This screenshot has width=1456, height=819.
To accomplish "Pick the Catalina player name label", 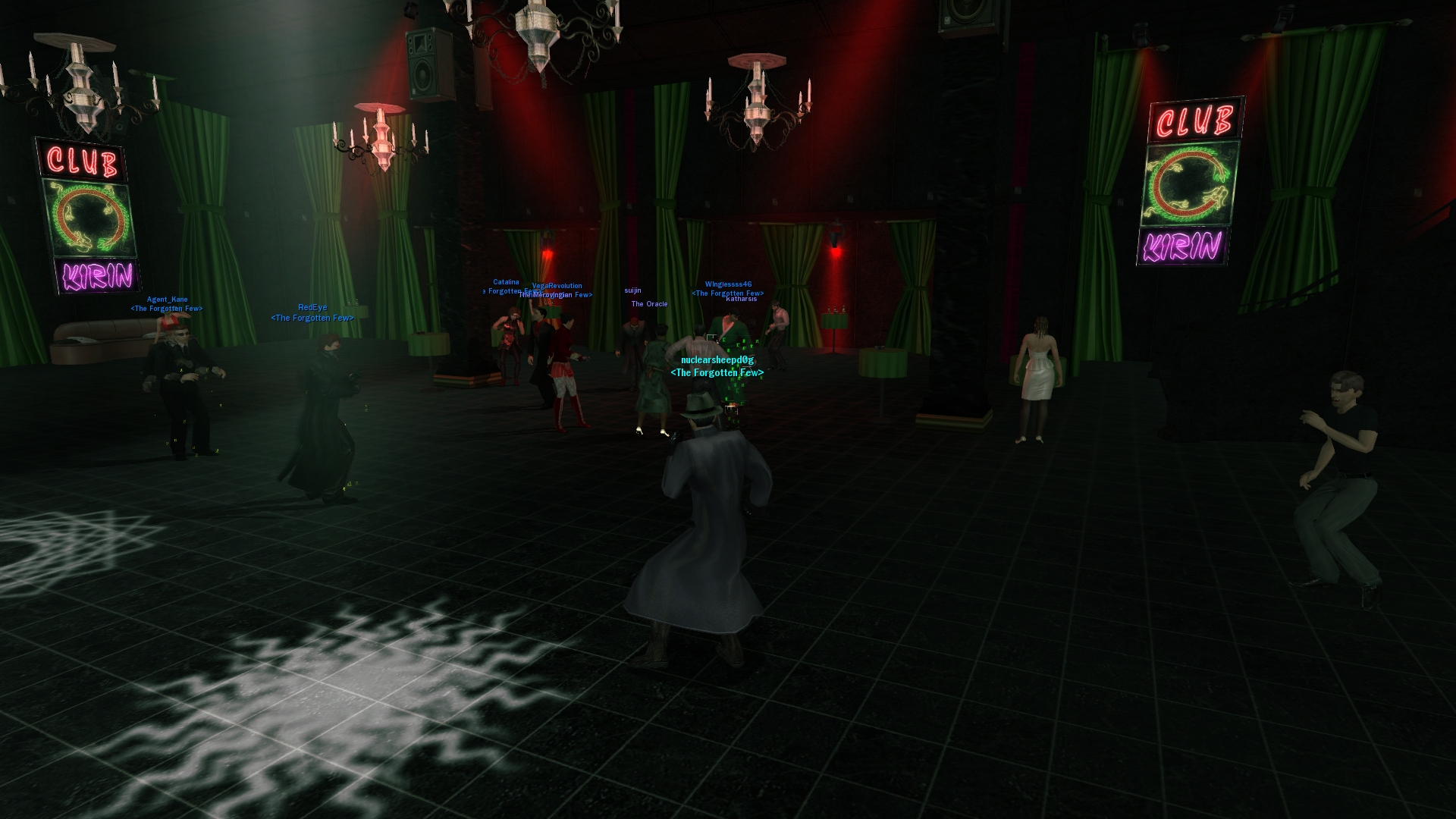I will (506, 282).
